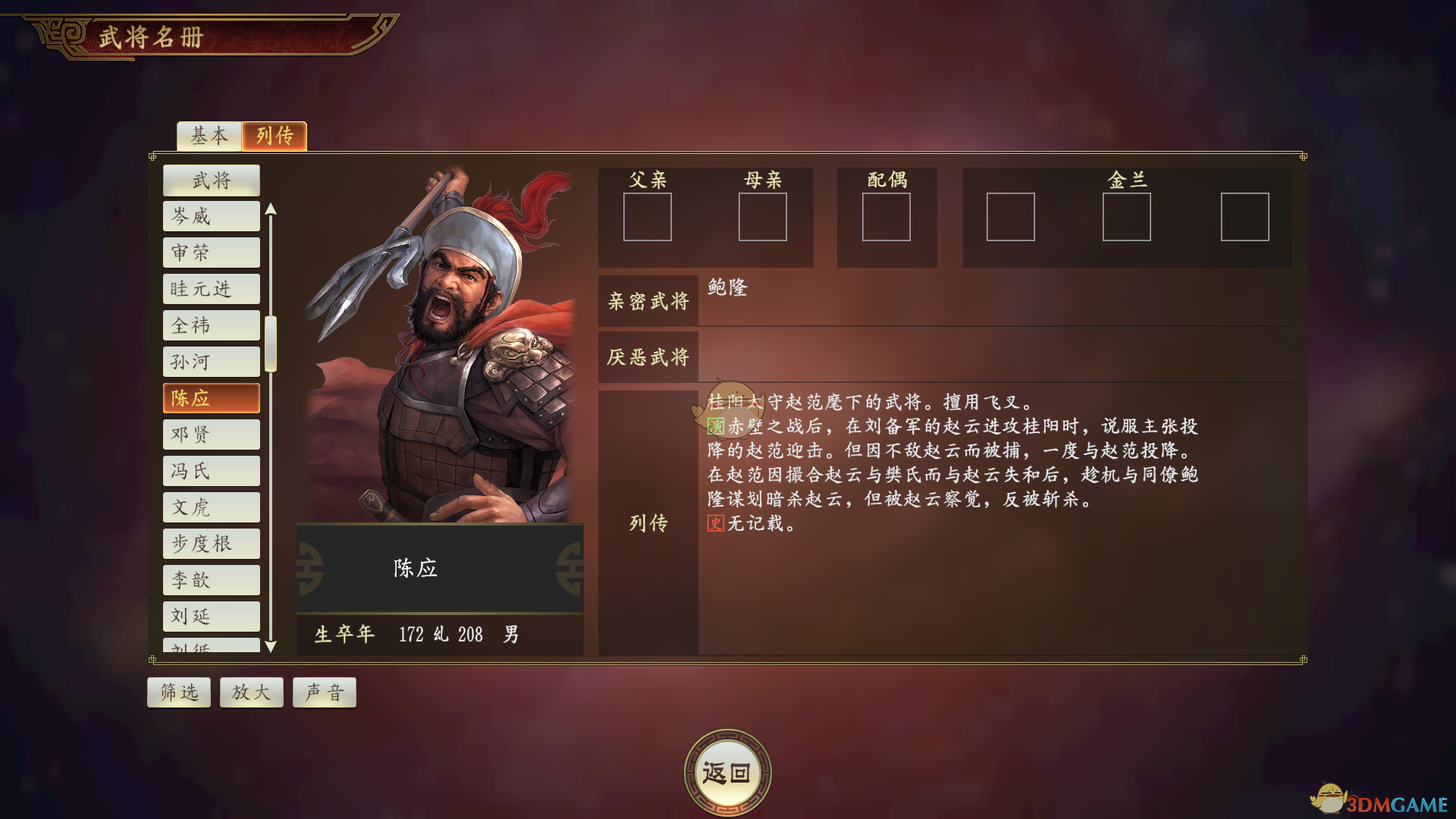This screenshot has width=1456, height=819.
Task: Click 鲍隆 in the 亲密武将 field
Action: point(726,288)
